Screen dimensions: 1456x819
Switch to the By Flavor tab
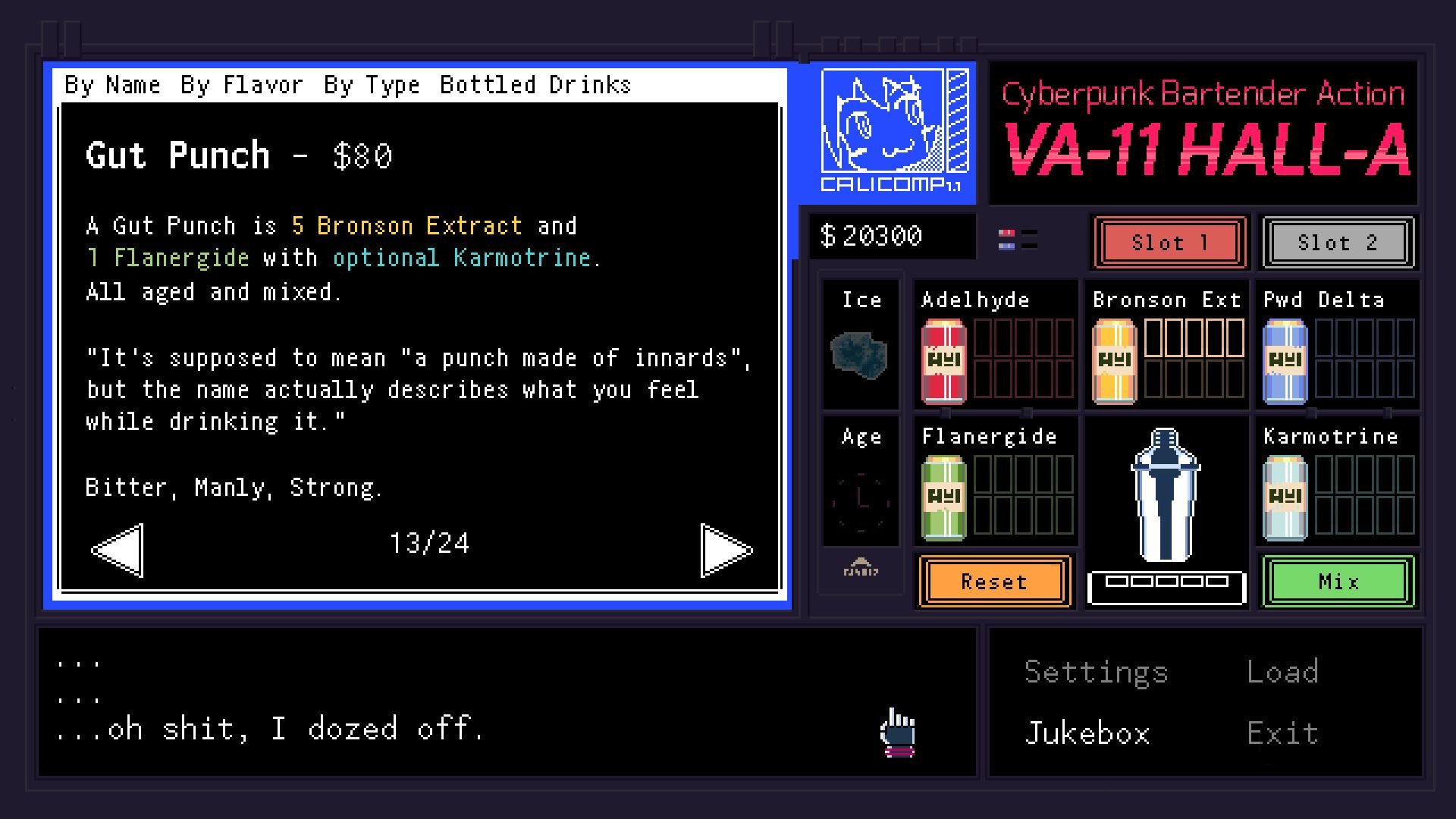tap(243, 84)
